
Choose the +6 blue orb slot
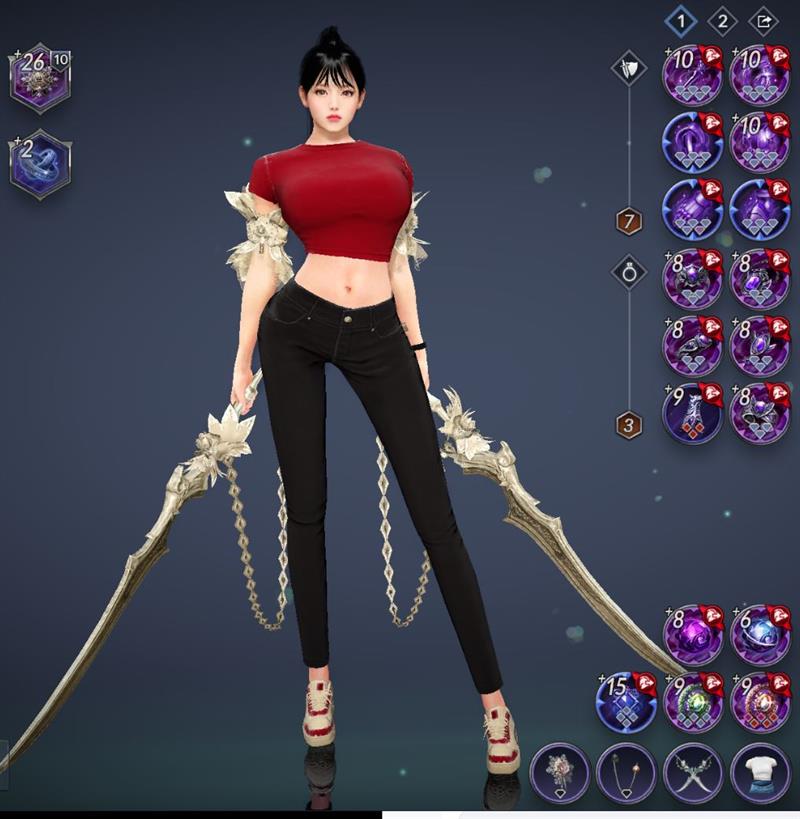[x=759, y=632]
